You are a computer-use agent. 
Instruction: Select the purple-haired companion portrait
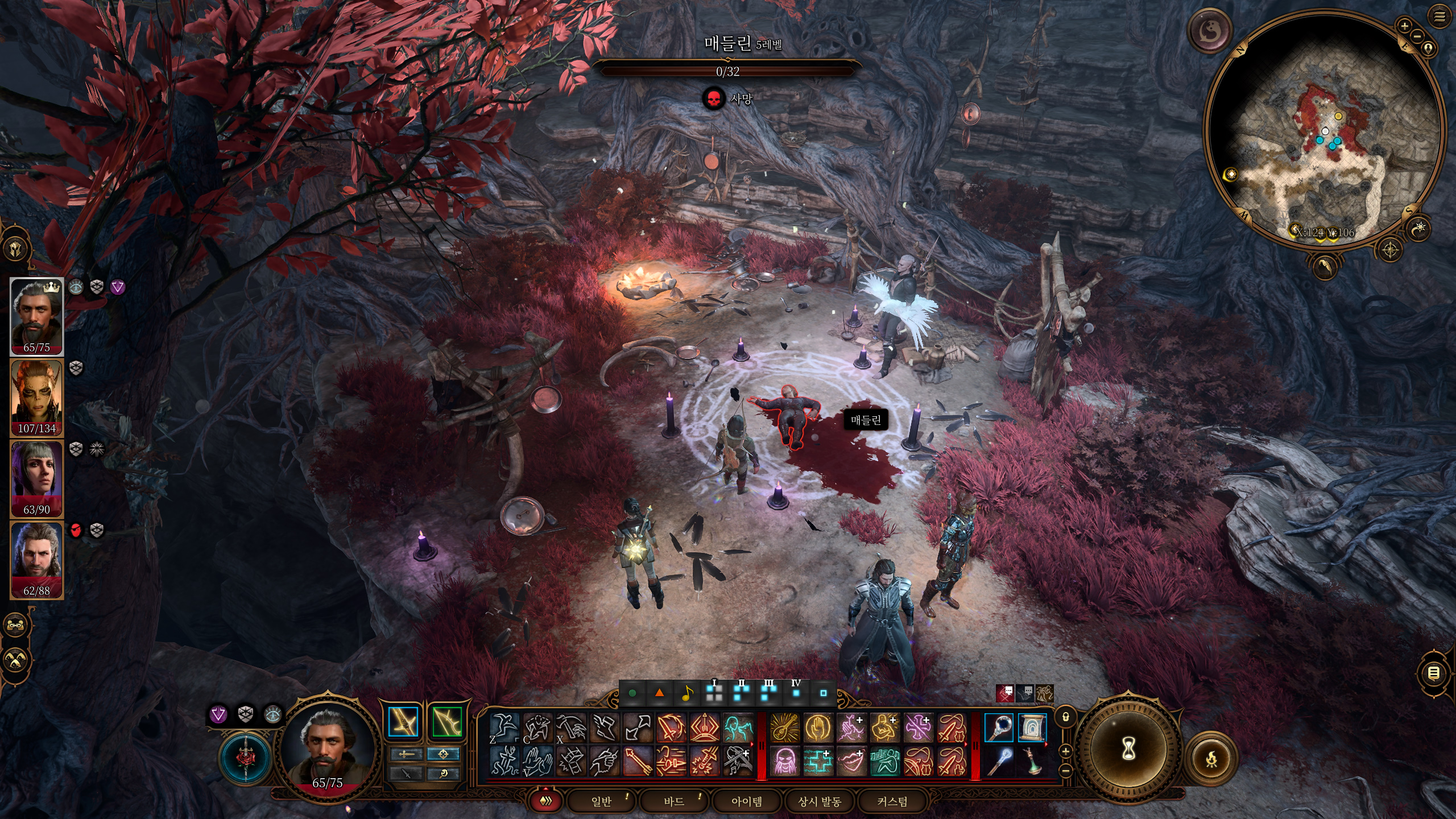point(37,479)
